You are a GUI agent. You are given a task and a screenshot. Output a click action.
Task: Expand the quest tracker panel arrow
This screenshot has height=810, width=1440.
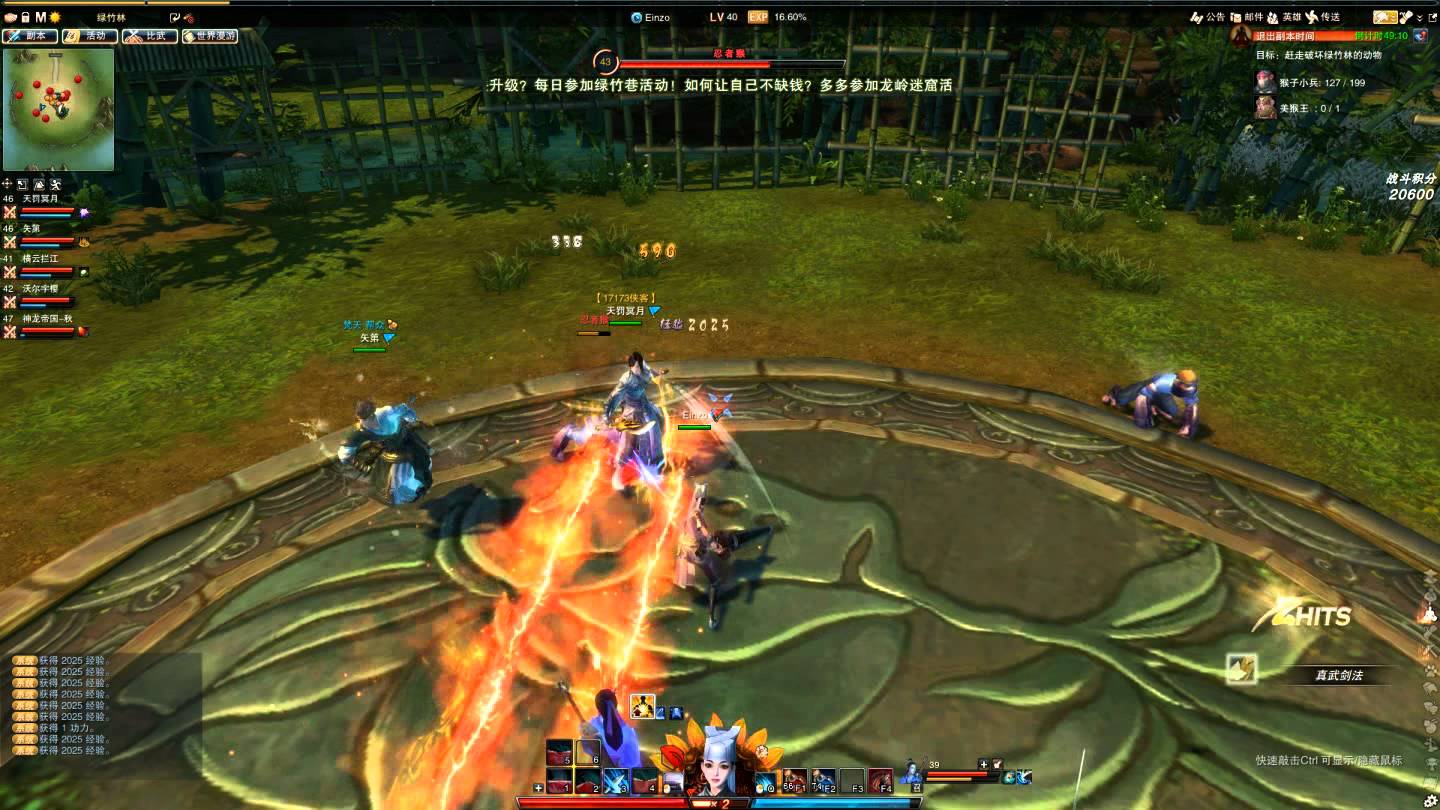[1434, 17]
